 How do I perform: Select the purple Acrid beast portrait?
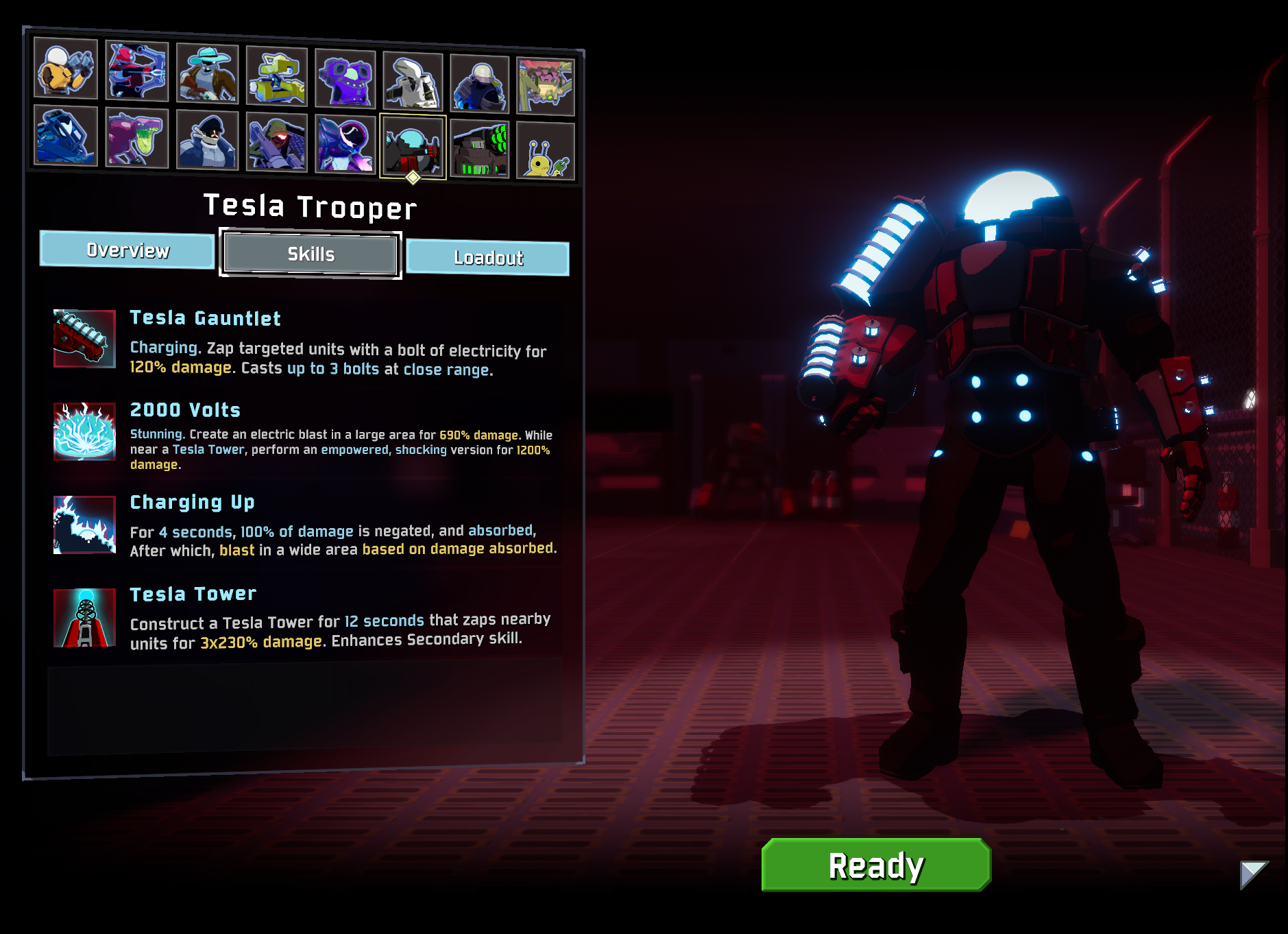[x=137, y=139]
